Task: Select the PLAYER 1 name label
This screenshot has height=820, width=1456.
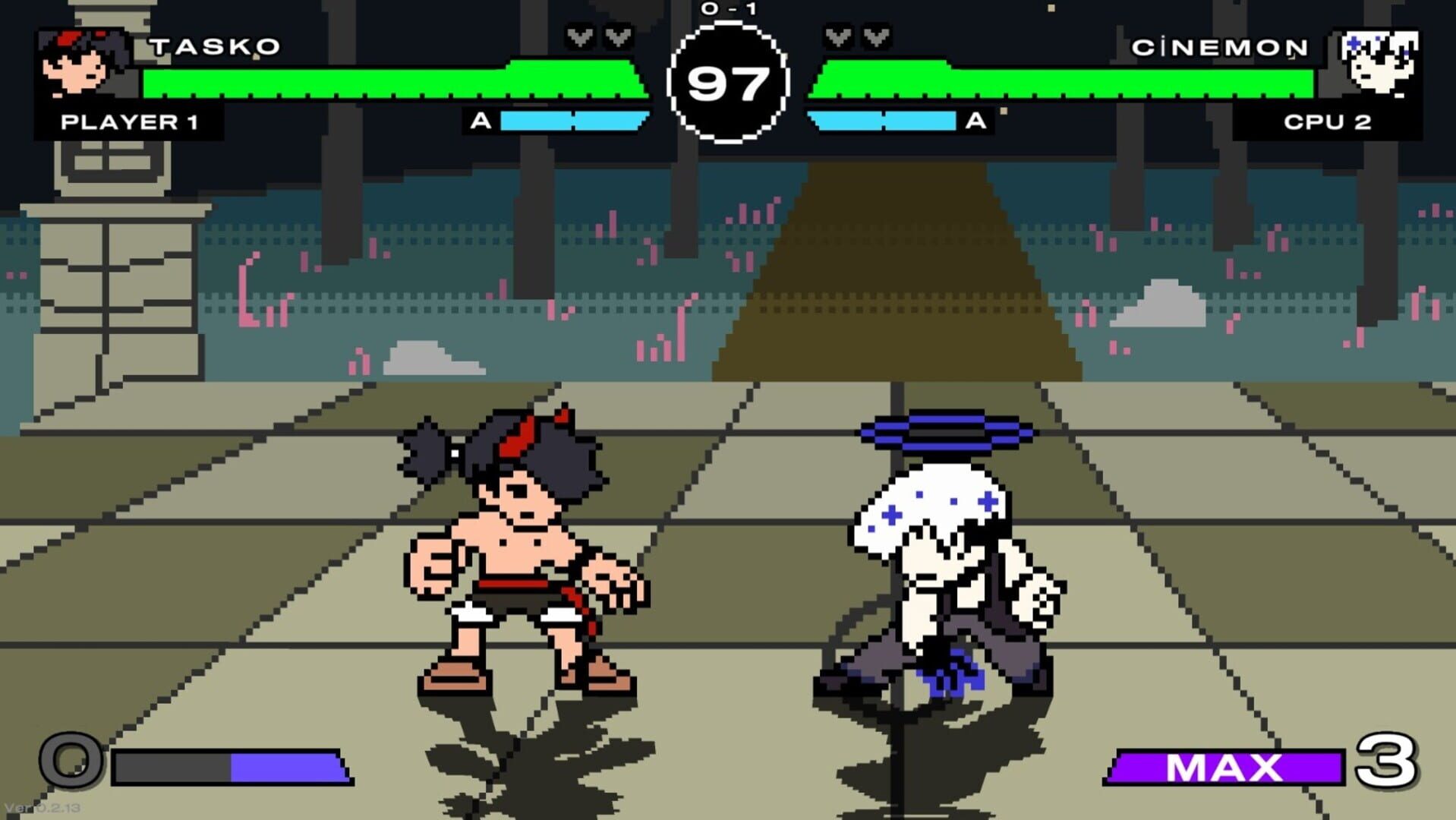Action: click(129, 121)
